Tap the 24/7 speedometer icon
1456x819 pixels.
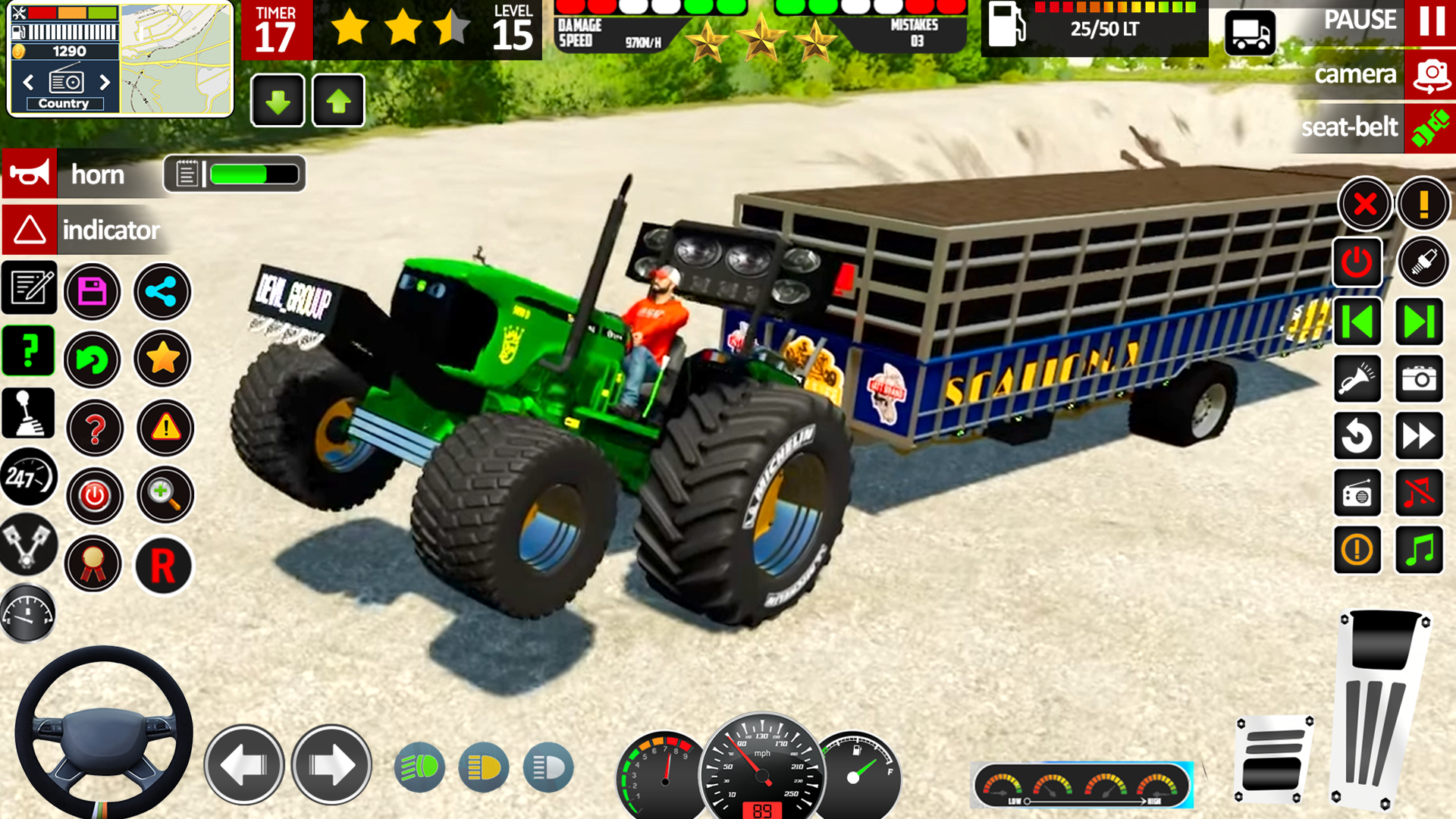(28, 478)
